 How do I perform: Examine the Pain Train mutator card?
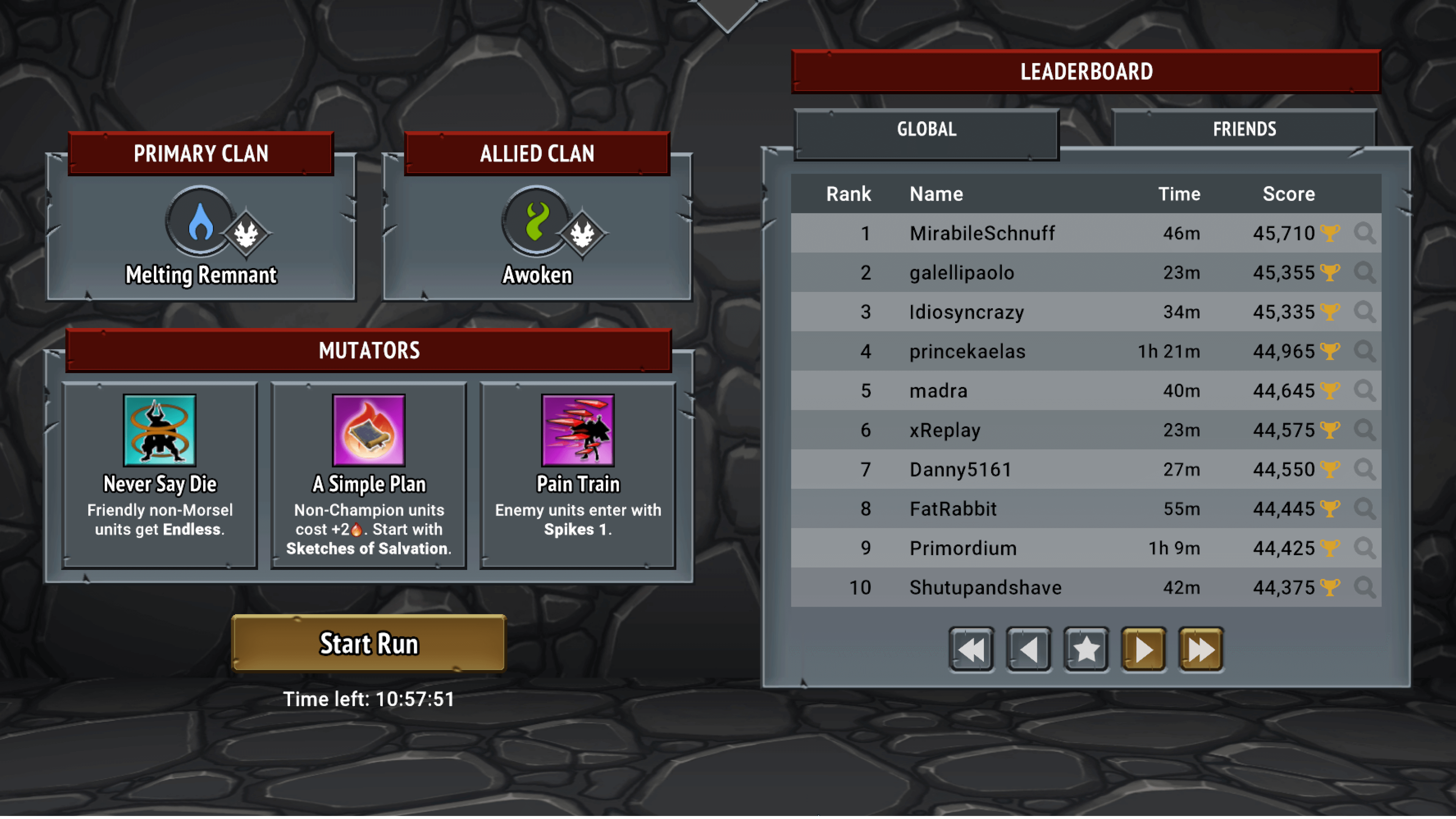click(577, 475)
